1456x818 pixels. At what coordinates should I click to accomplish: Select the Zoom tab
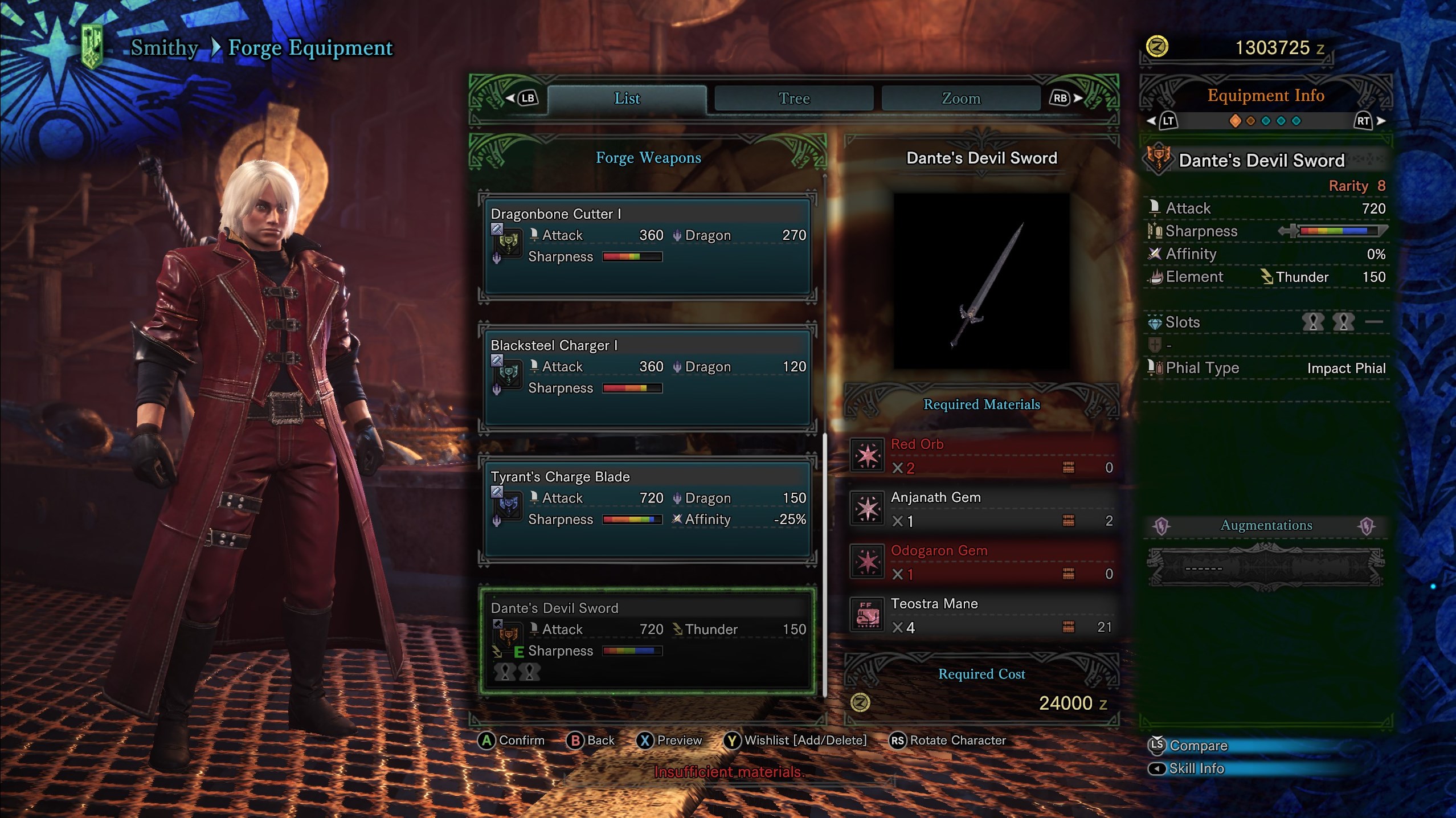click(961, 99)
